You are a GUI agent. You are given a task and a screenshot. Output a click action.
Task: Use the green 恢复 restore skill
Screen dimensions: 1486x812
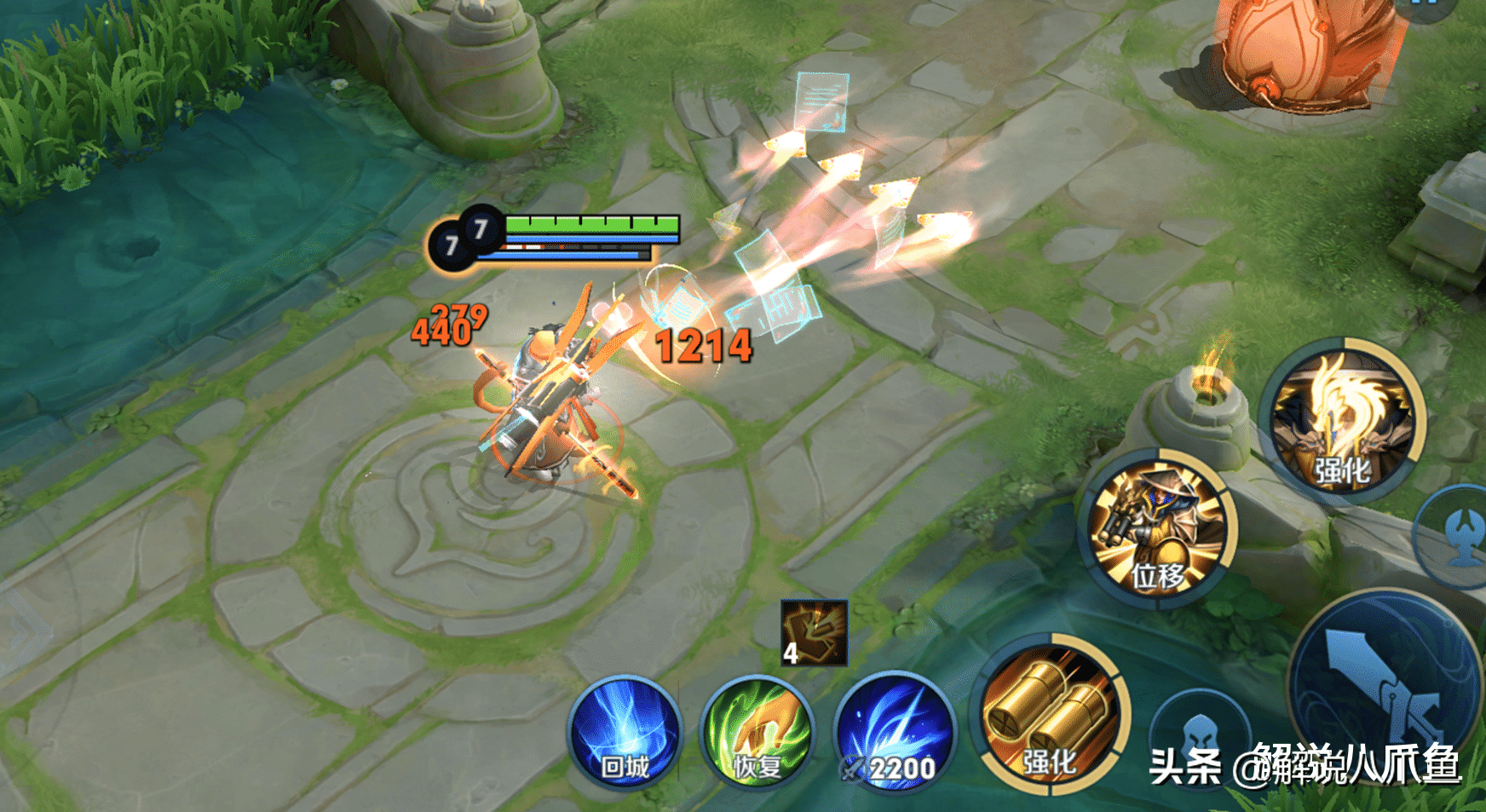pos(757,733)
